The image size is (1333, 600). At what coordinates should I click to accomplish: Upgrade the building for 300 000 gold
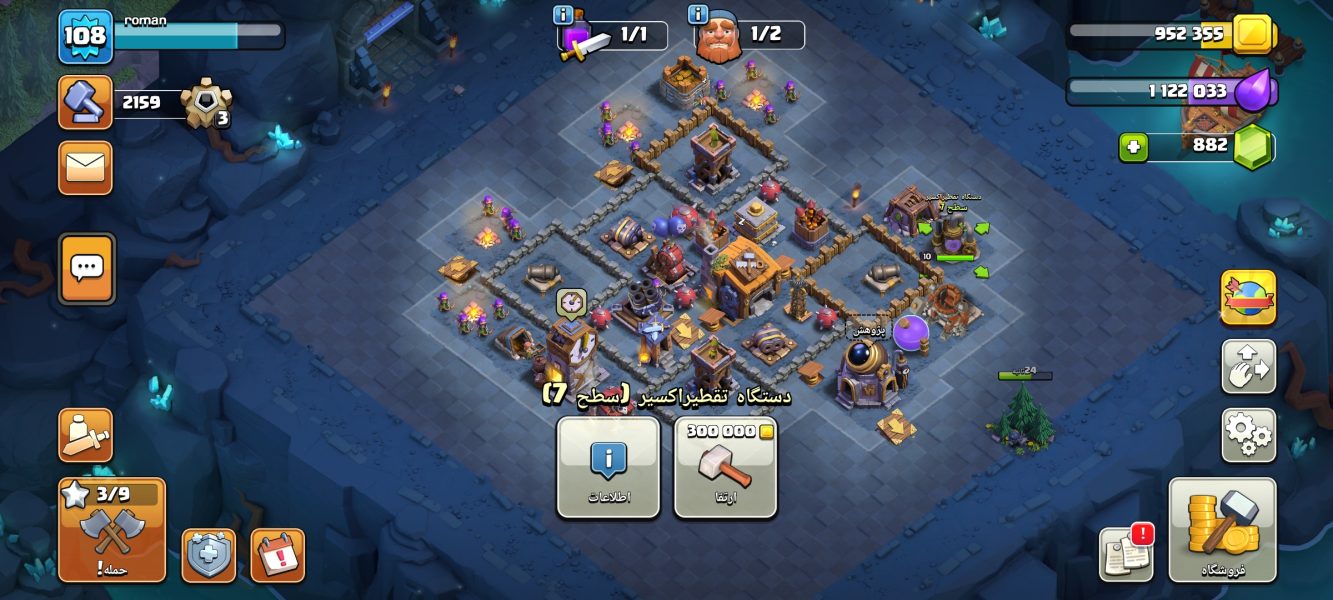click(x=725, y=467)
